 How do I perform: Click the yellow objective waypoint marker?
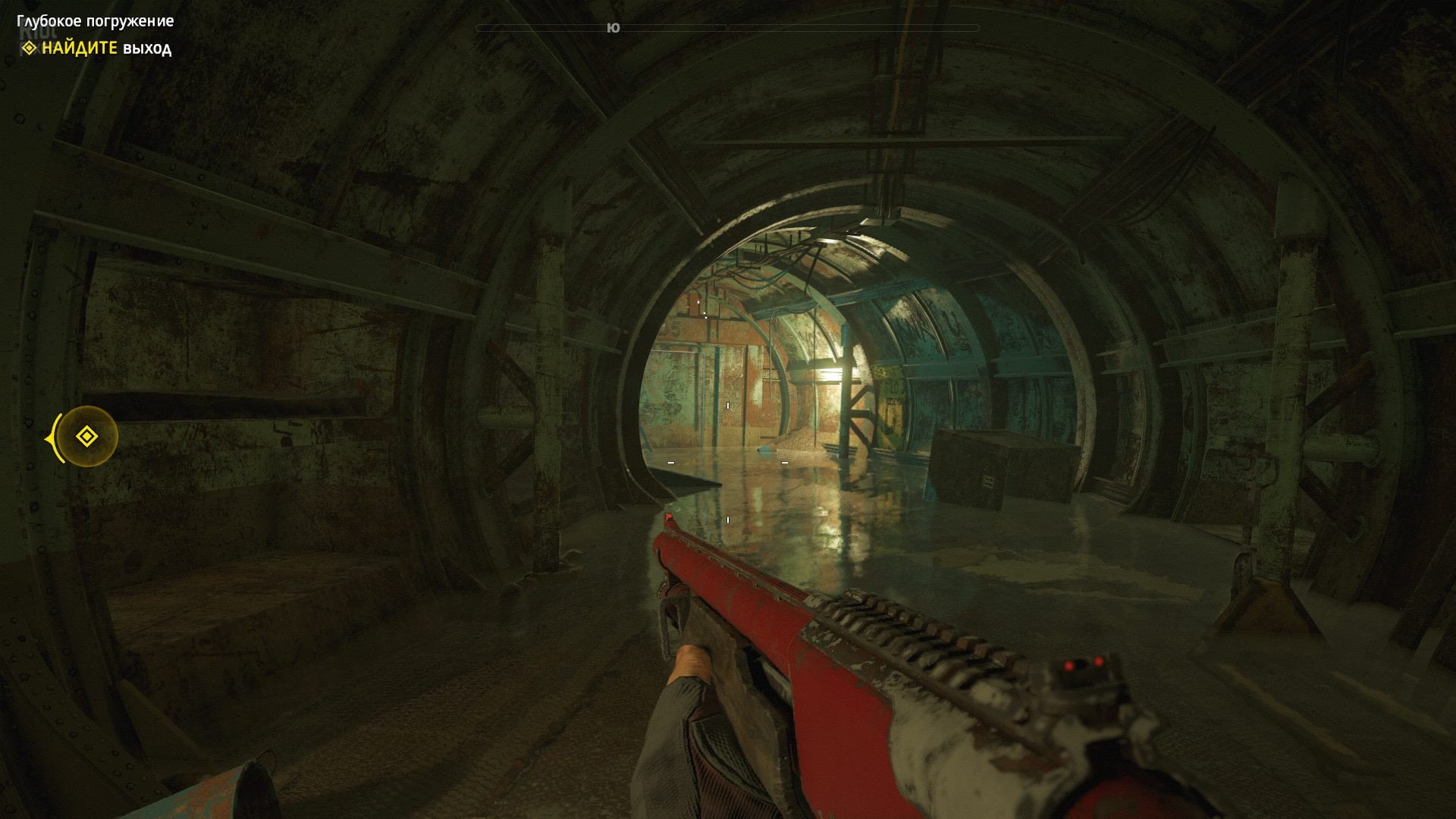pos(86,437)
